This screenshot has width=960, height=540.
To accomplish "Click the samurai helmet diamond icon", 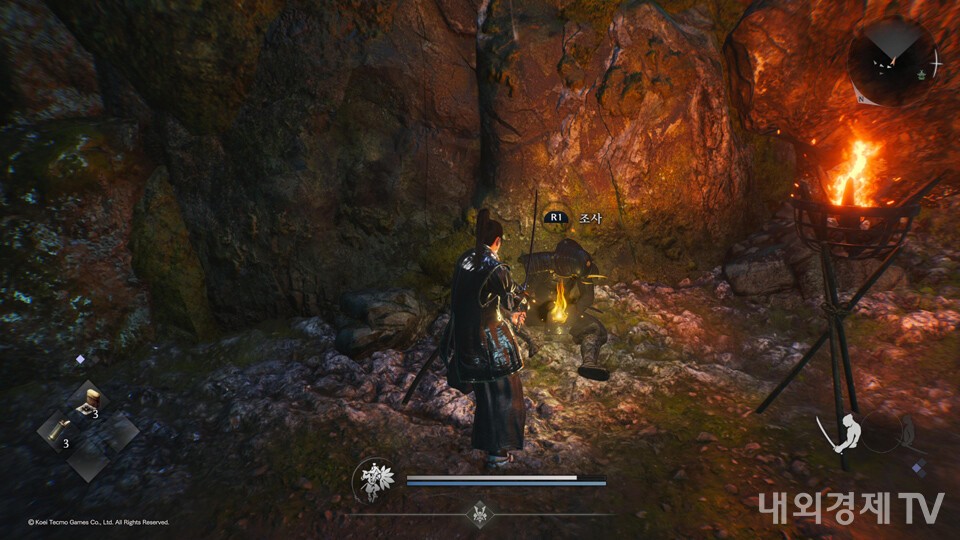I will pyautogui.click(x=480, y=513).
